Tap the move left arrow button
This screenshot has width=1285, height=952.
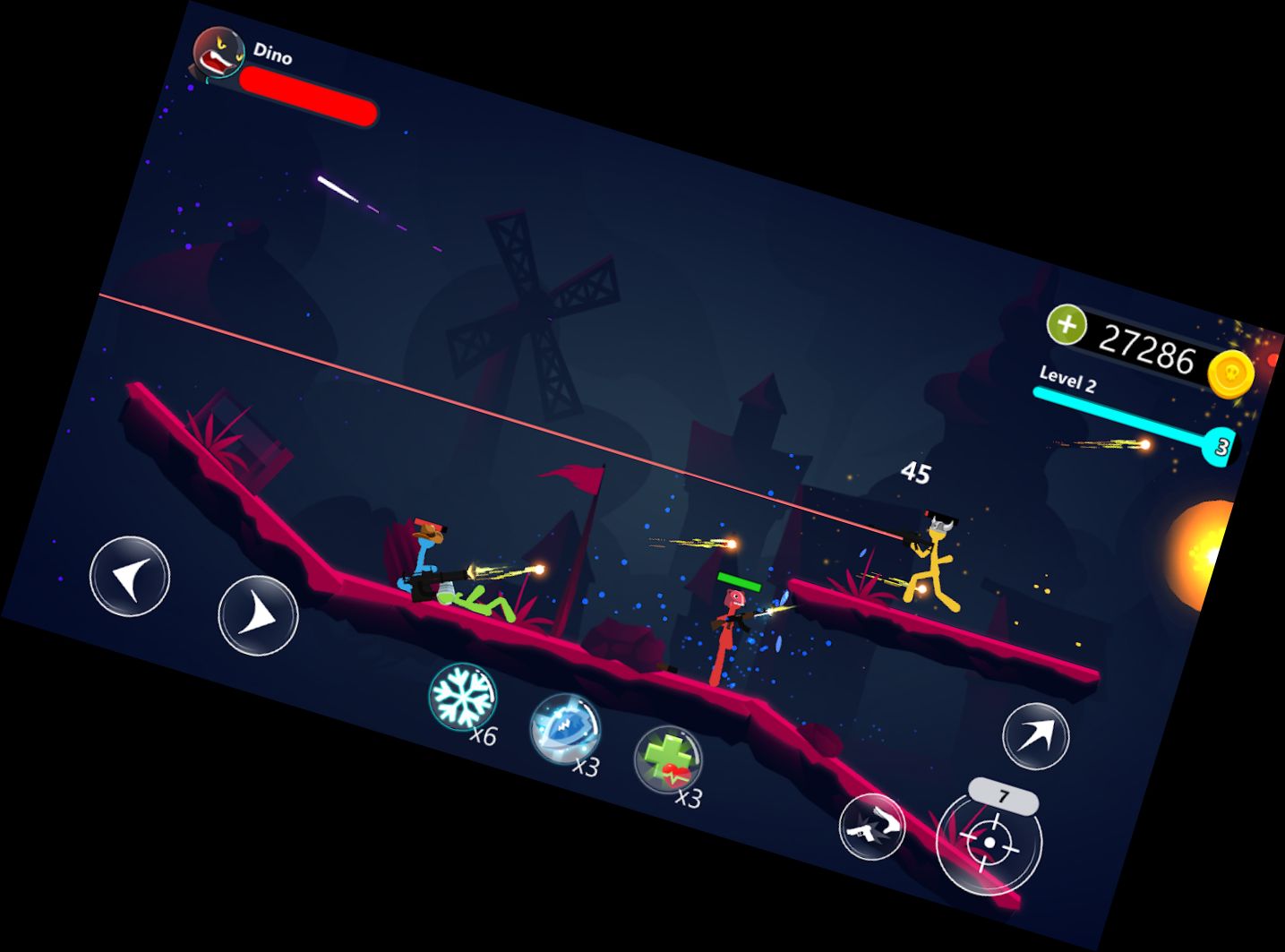(130, 576)
